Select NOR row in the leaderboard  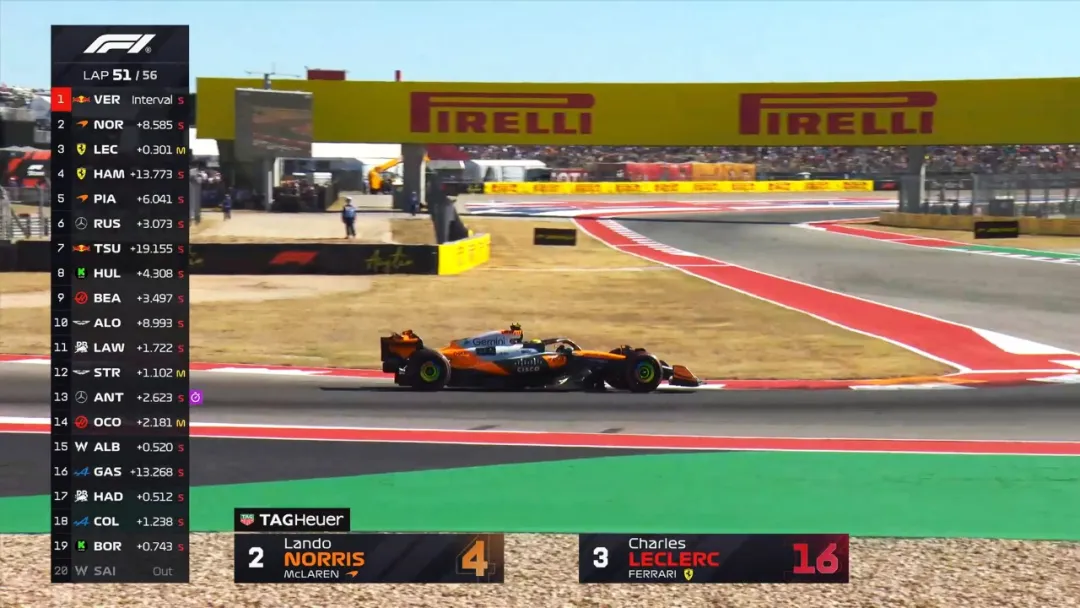pyautogui.click(x=120, y=125)
